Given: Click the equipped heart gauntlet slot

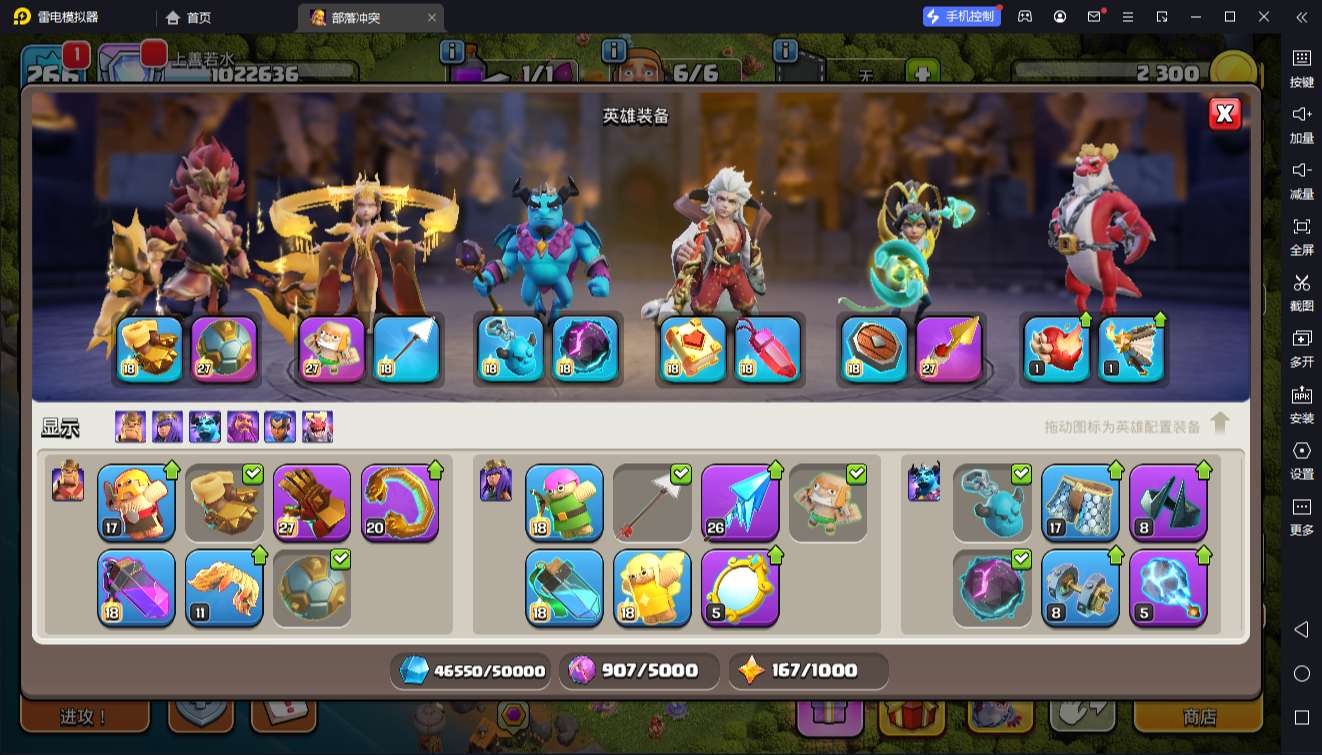Looking at the screenshot, I should pyautogui.click(x=1056, y=350).
